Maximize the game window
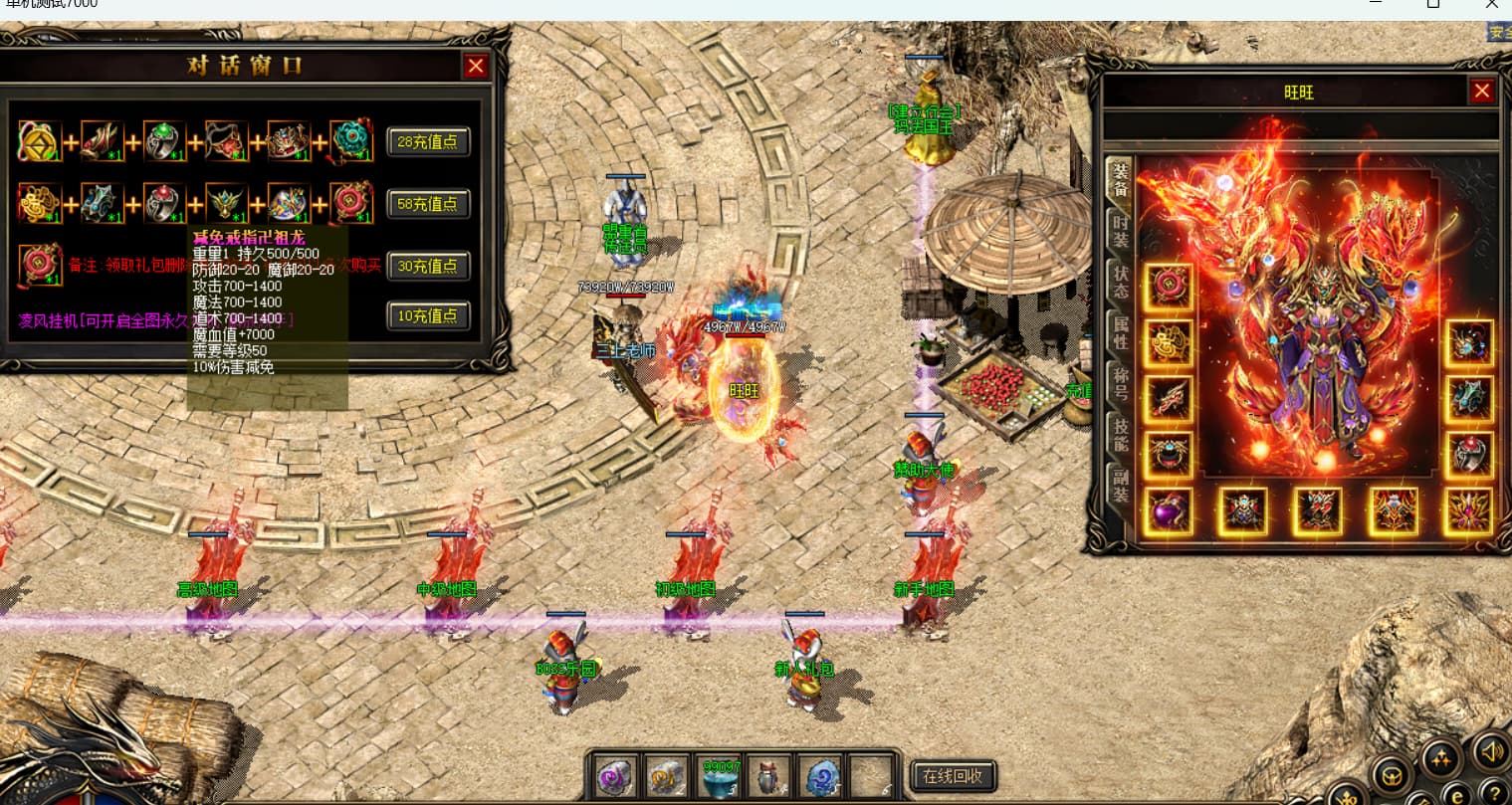 point(1433,5)
